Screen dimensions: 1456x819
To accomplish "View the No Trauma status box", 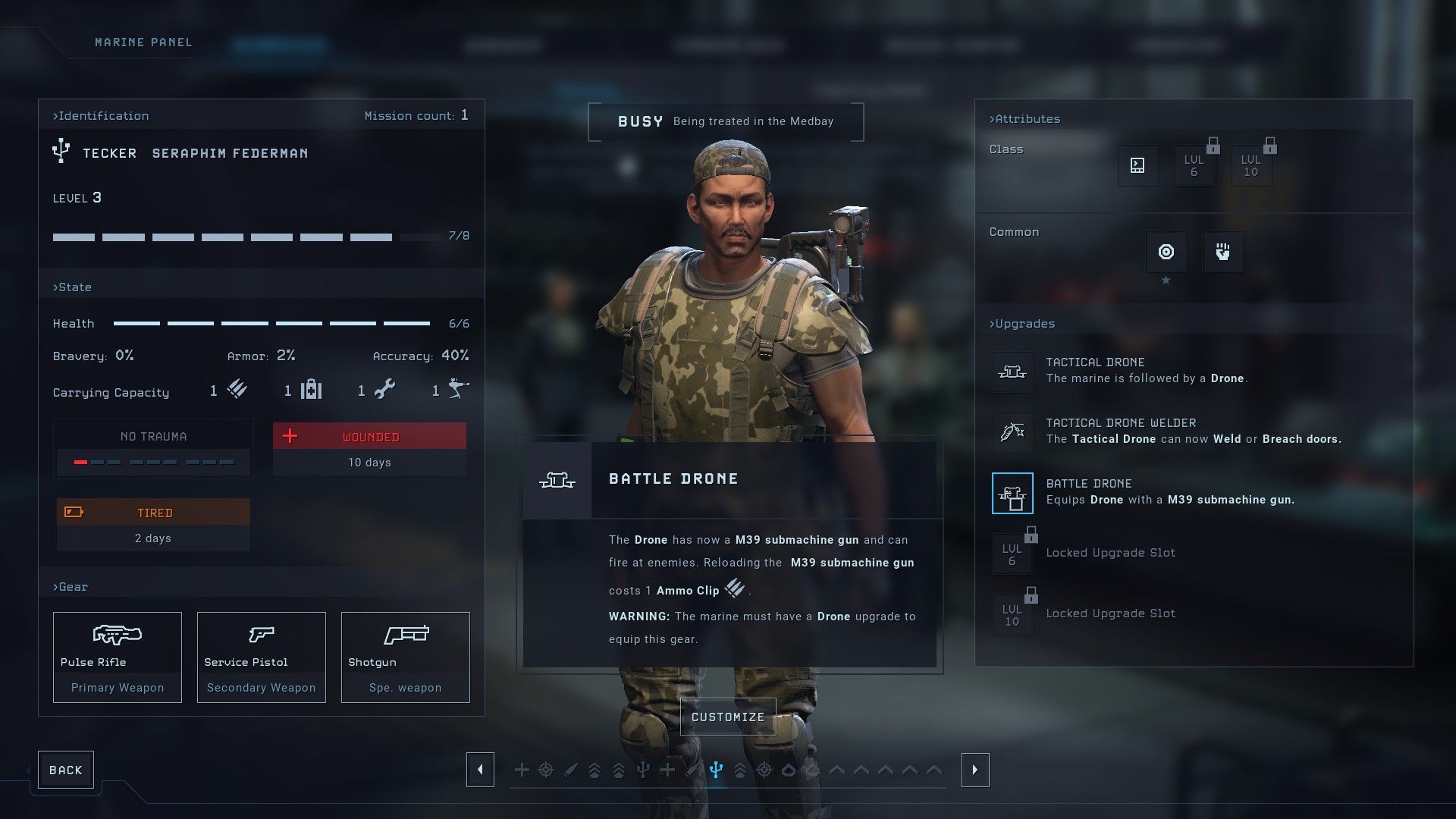I will [153, 448].
